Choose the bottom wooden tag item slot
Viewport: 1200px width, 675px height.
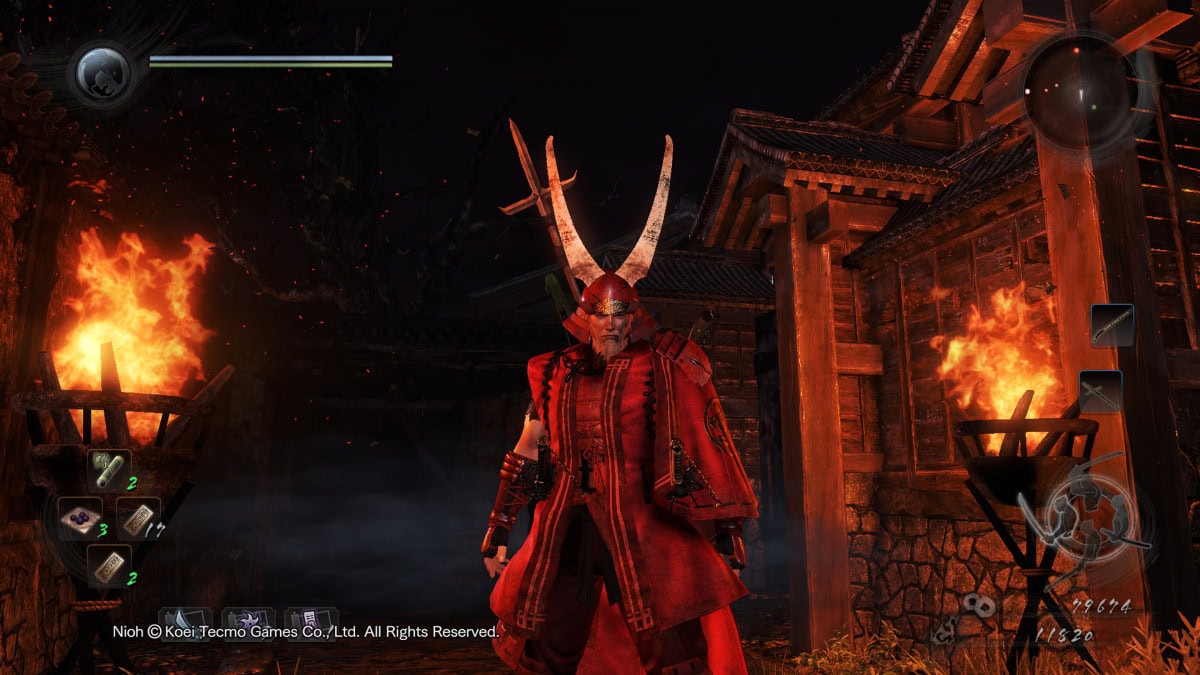[108, 566]
